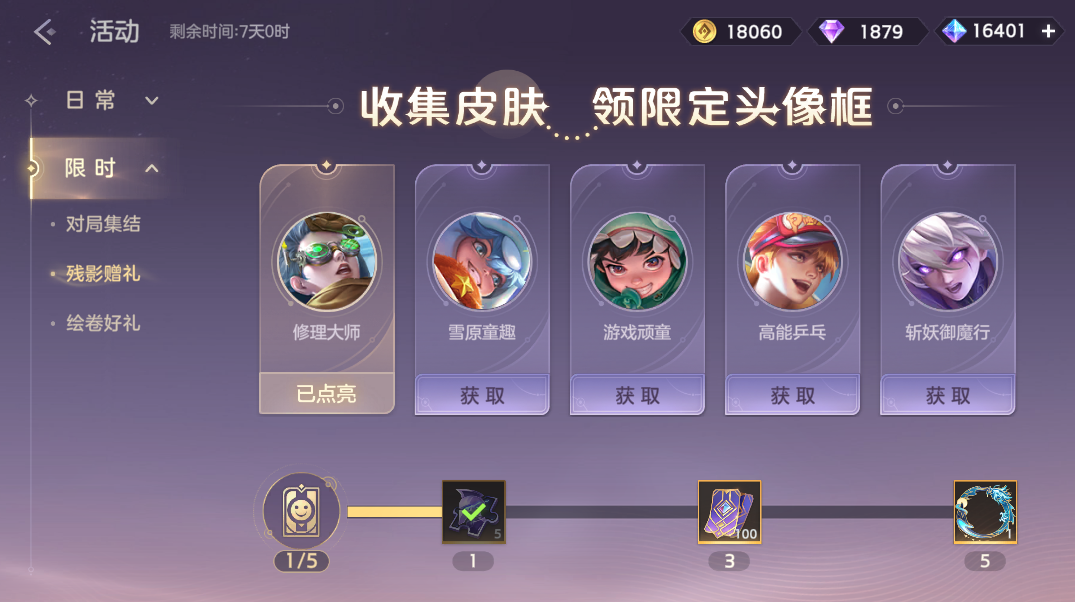Get the 雪原童趣 skin
This screenshot has width=1075, height=602.
click(482, 395)
